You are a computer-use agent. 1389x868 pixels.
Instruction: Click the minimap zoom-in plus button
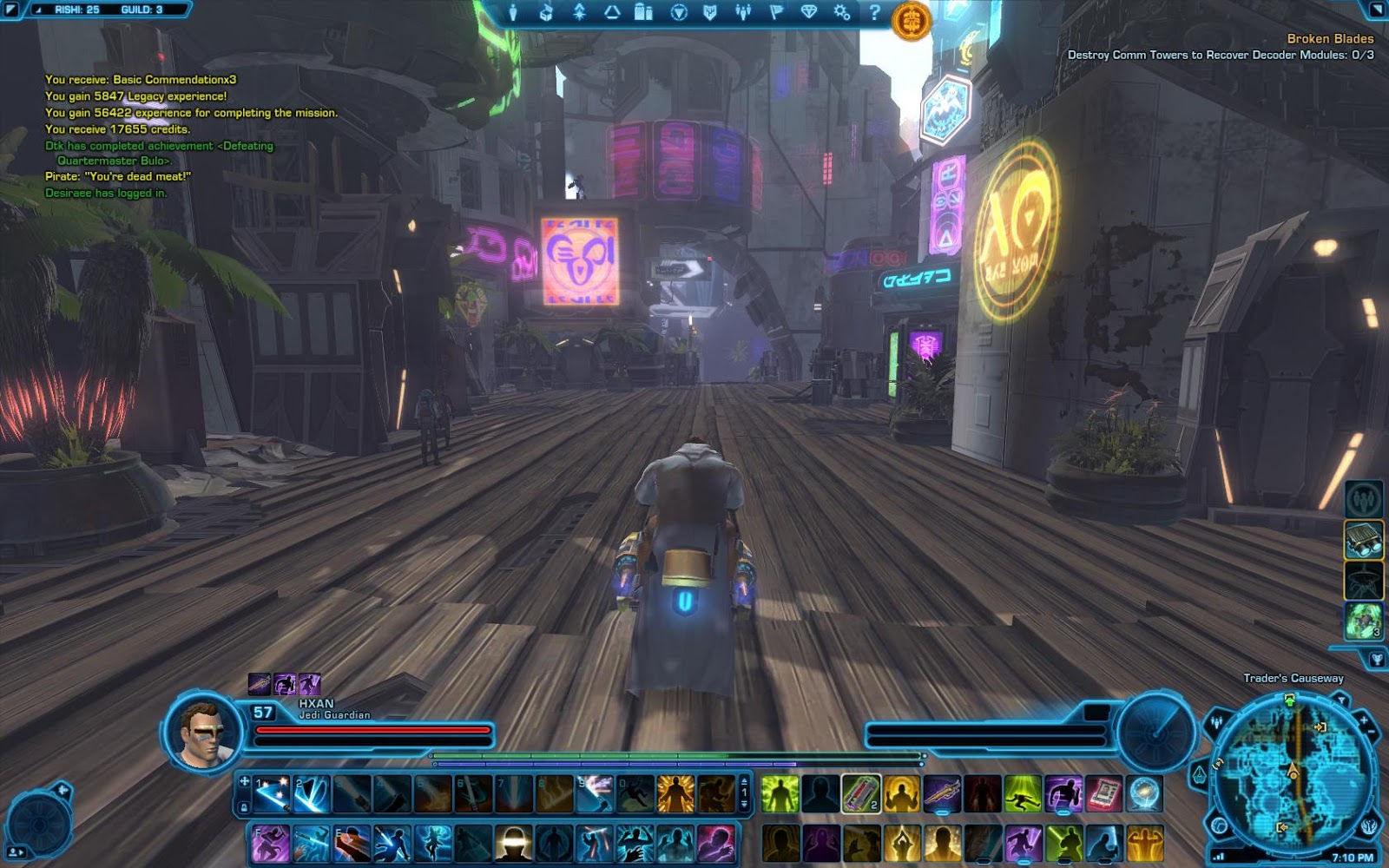coord(1363,720)
